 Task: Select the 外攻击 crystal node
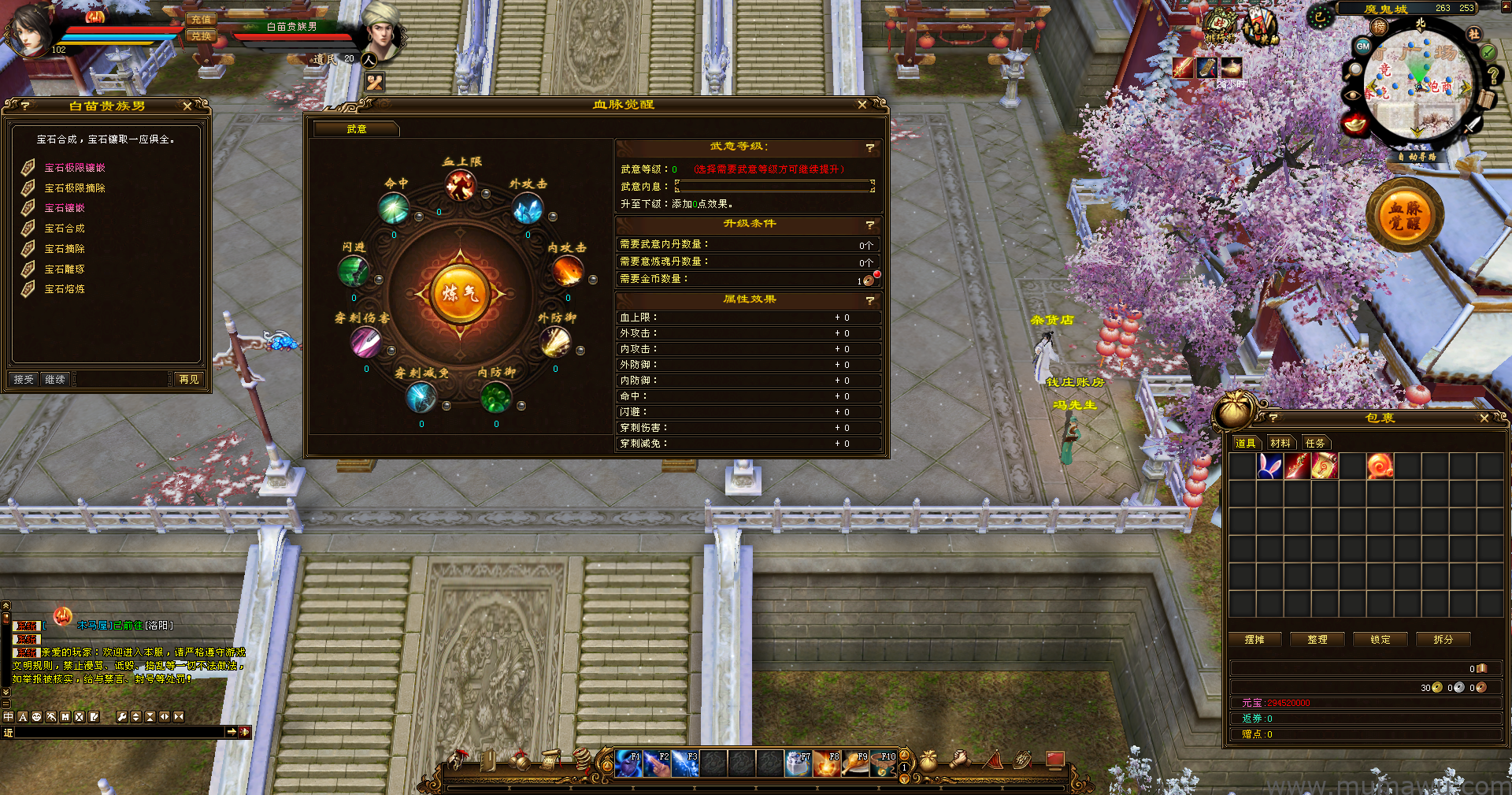pyautogui.click(x=527, y=210)
